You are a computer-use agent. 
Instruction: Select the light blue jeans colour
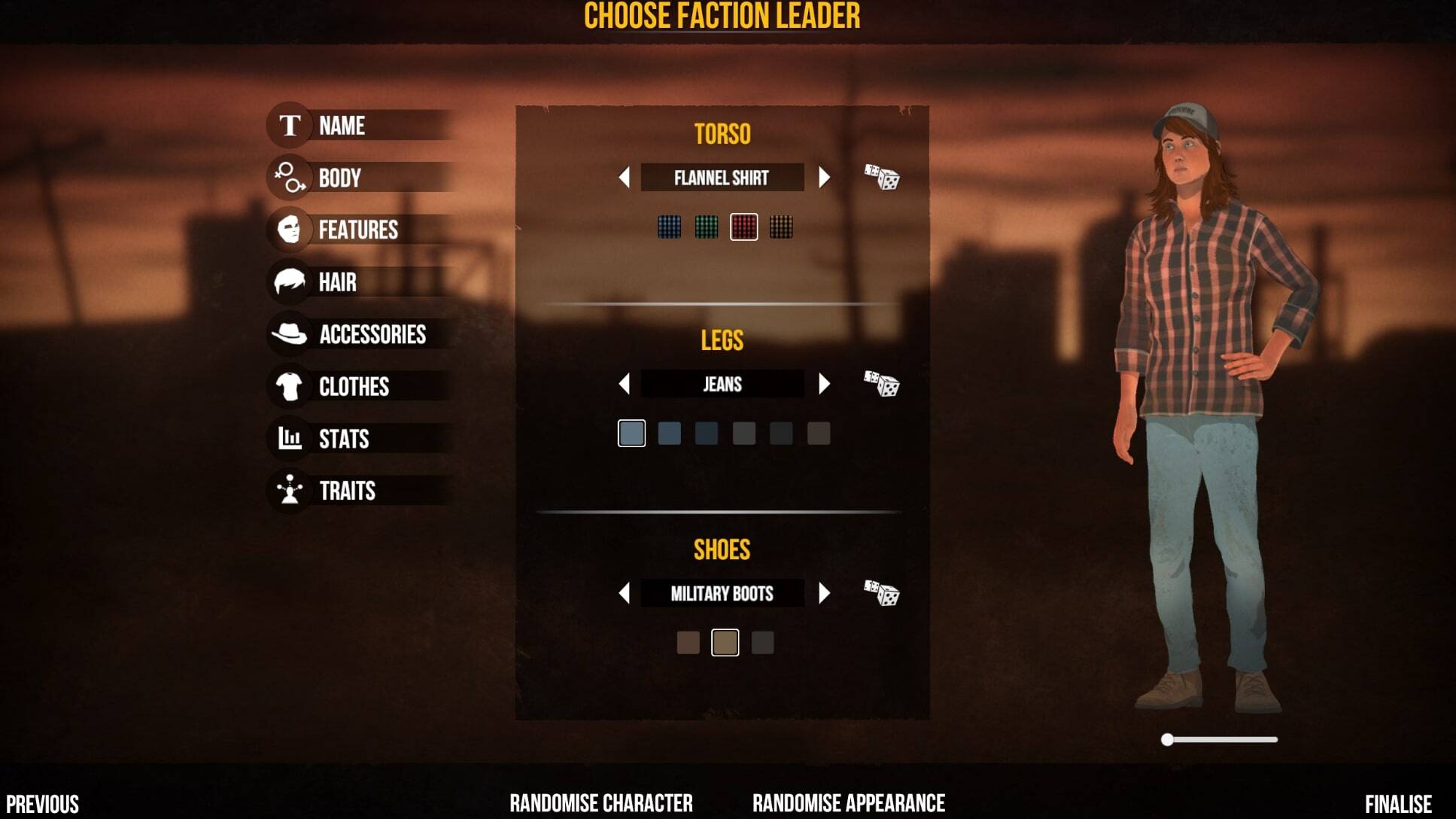[631, 434]
